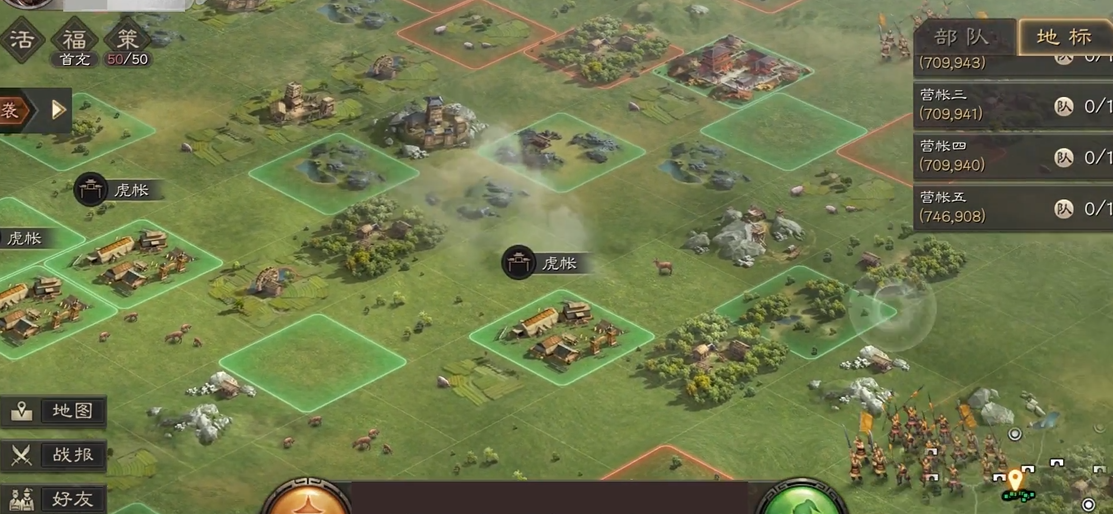Select the red 袭 hexagon button
Viewport: 1113px width, 514px height.
tap(15, 110)
